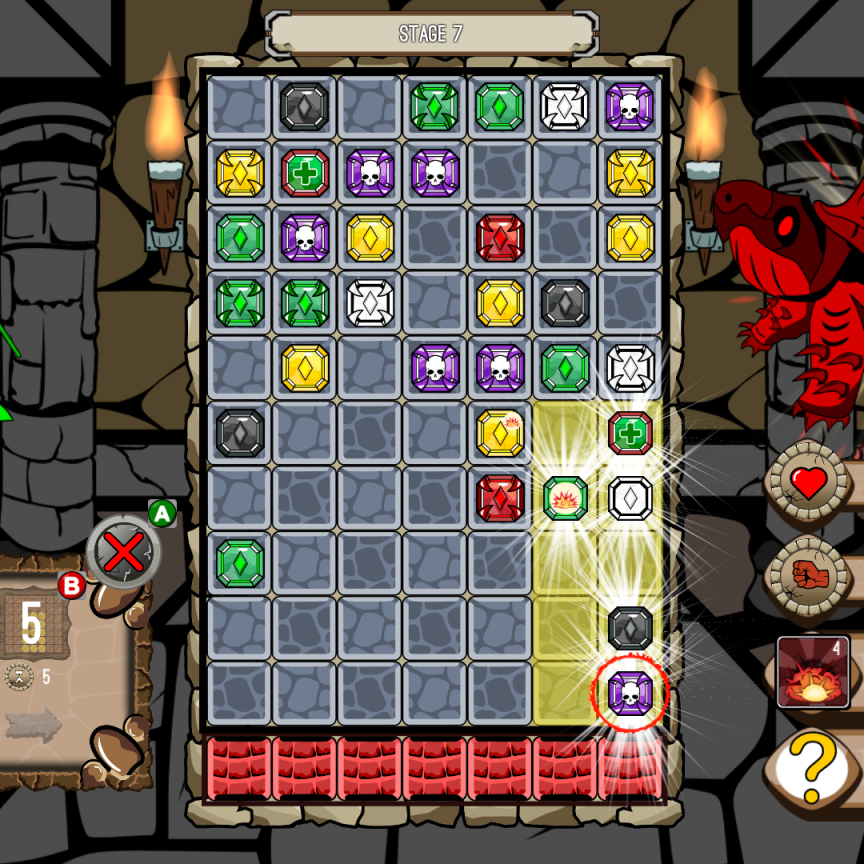Screen dimensions: 864x864
Task: Activate the explosion ability icon
Action: coord(813,673)
